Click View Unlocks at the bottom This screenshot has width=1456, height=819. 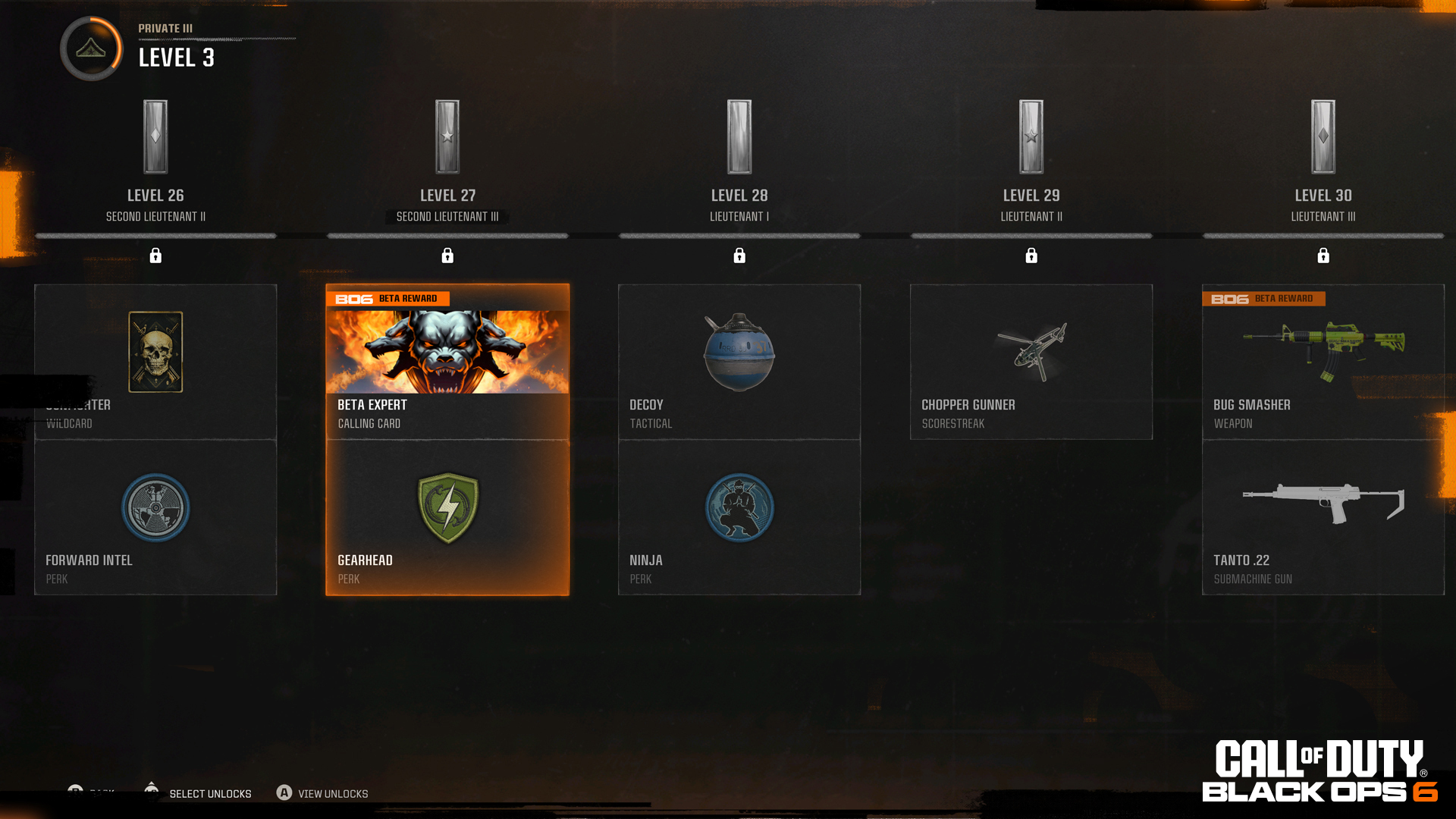(332, 793)
